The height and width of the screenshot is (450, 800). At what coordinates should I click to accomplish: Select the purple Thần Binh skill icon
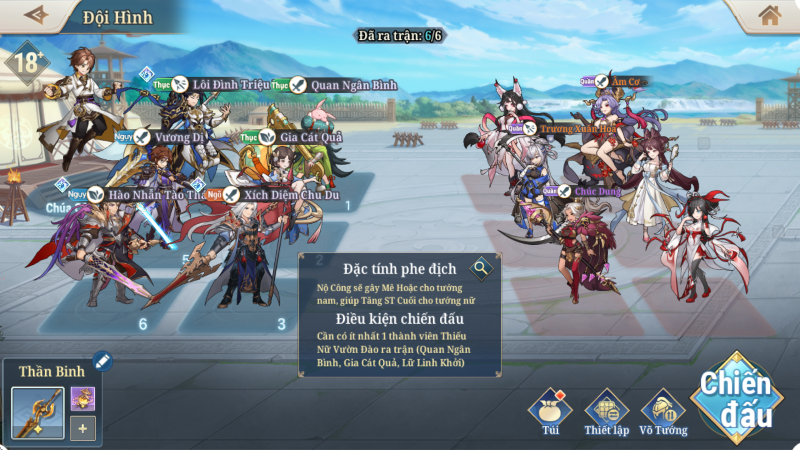click(83, 398)
